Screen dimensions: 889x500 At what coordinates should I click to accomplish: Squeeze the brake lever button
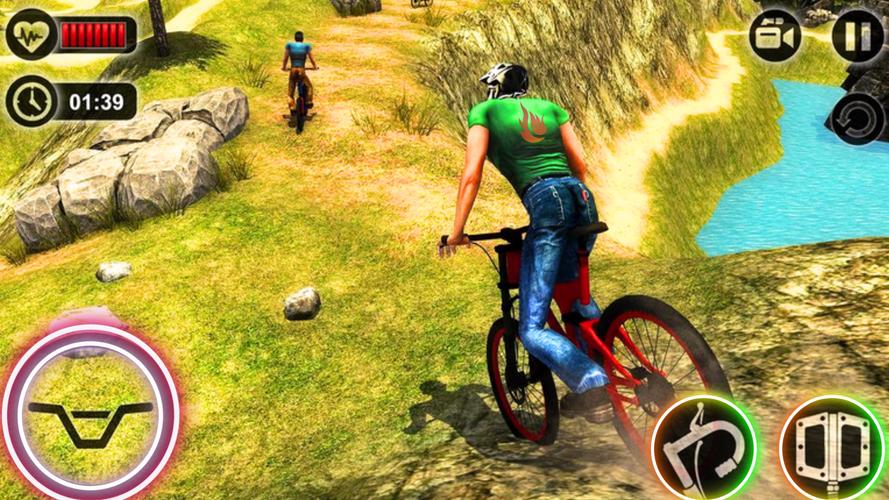pos(702,446)
